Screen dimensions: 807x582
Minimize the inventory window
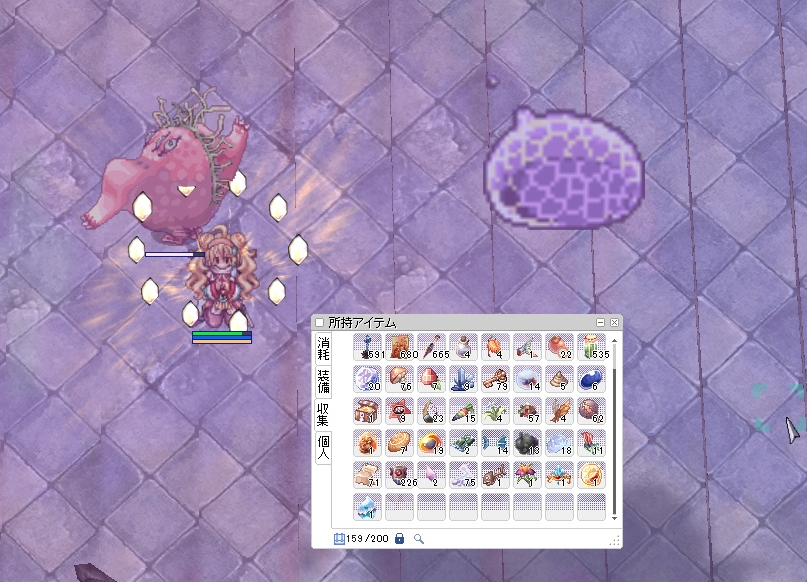(600, 323)
